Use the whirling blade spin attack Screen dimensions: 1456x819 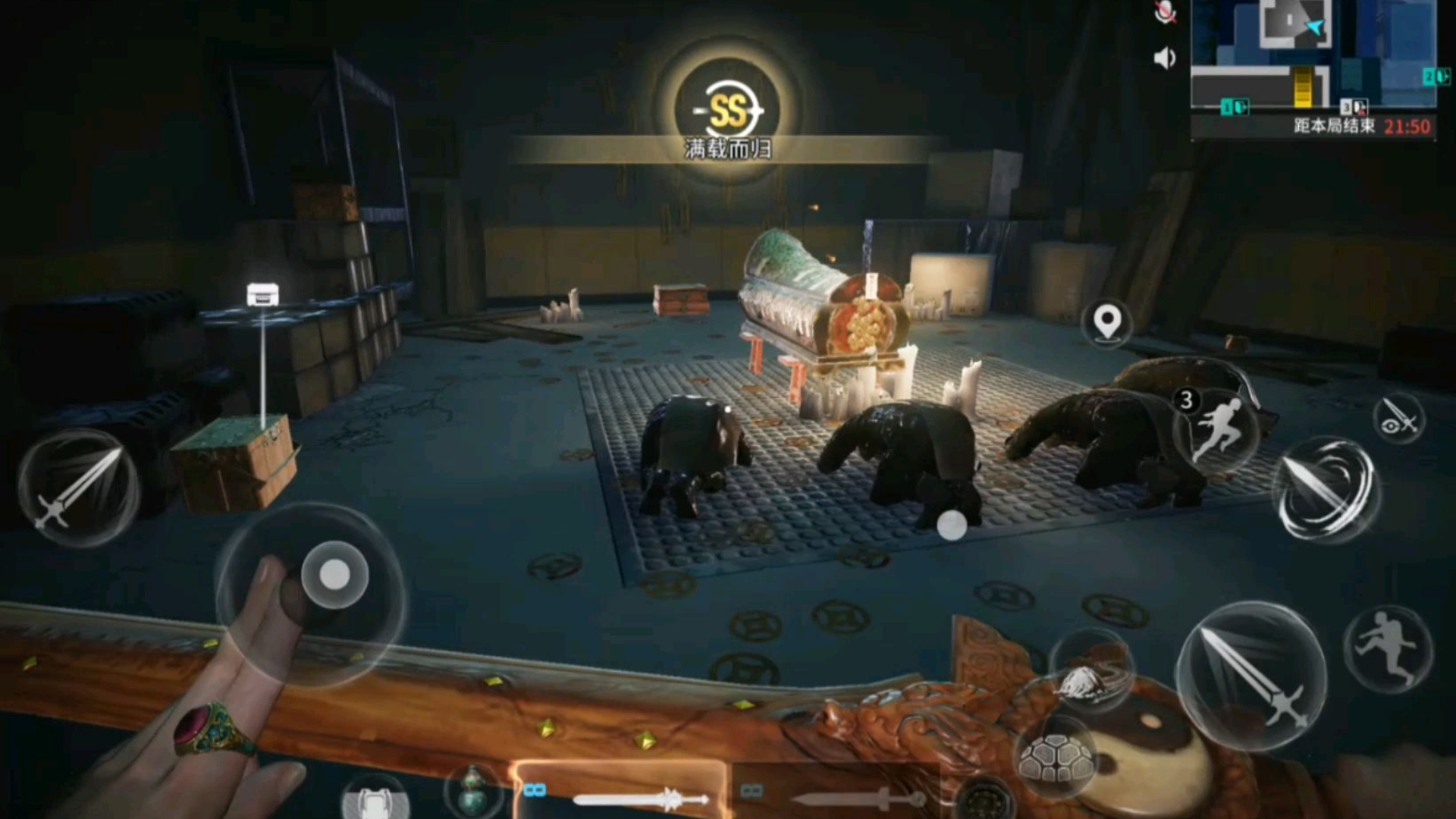(x=1327, y=489)
